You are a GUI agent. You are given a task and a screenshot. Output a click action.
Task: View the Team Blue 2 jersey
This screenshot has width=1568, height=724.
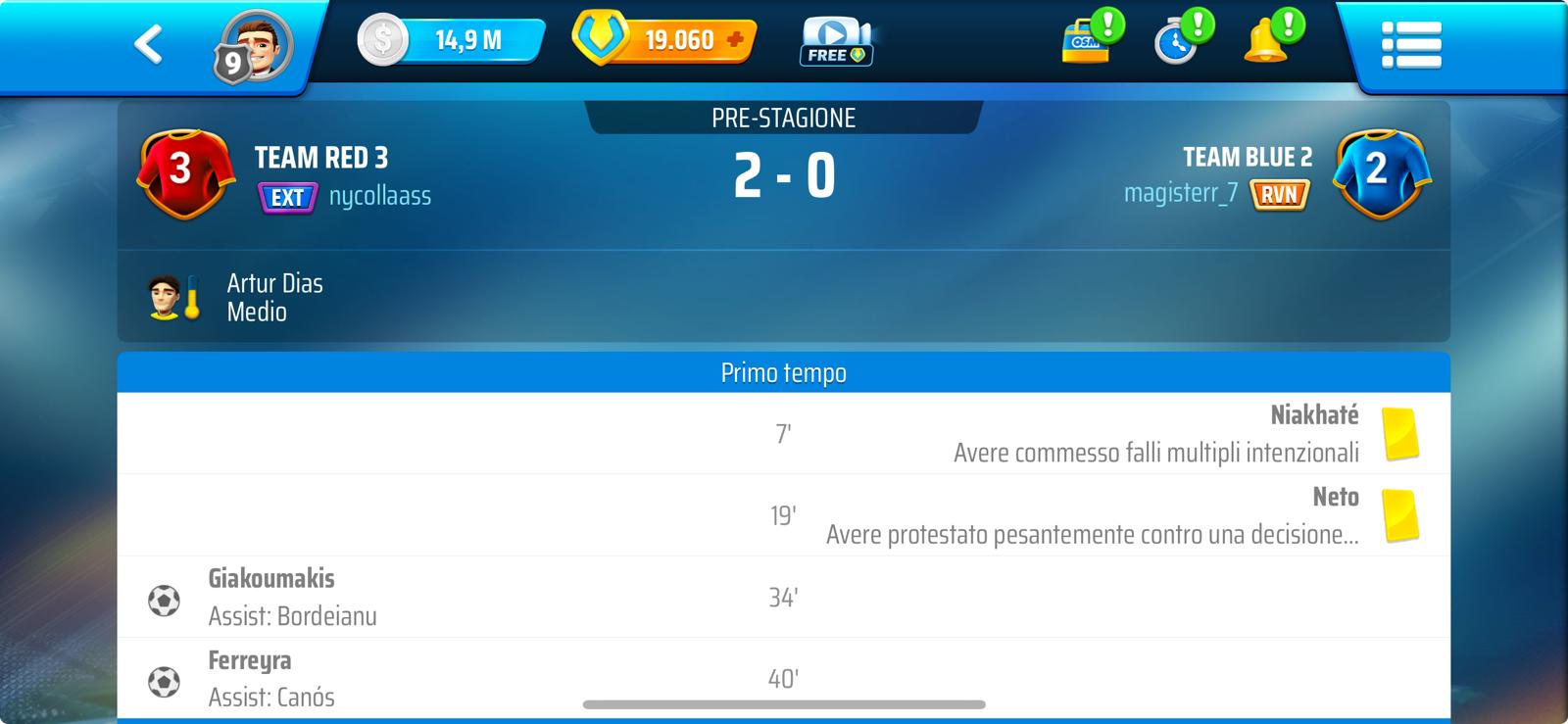(x=1381, y=173)
